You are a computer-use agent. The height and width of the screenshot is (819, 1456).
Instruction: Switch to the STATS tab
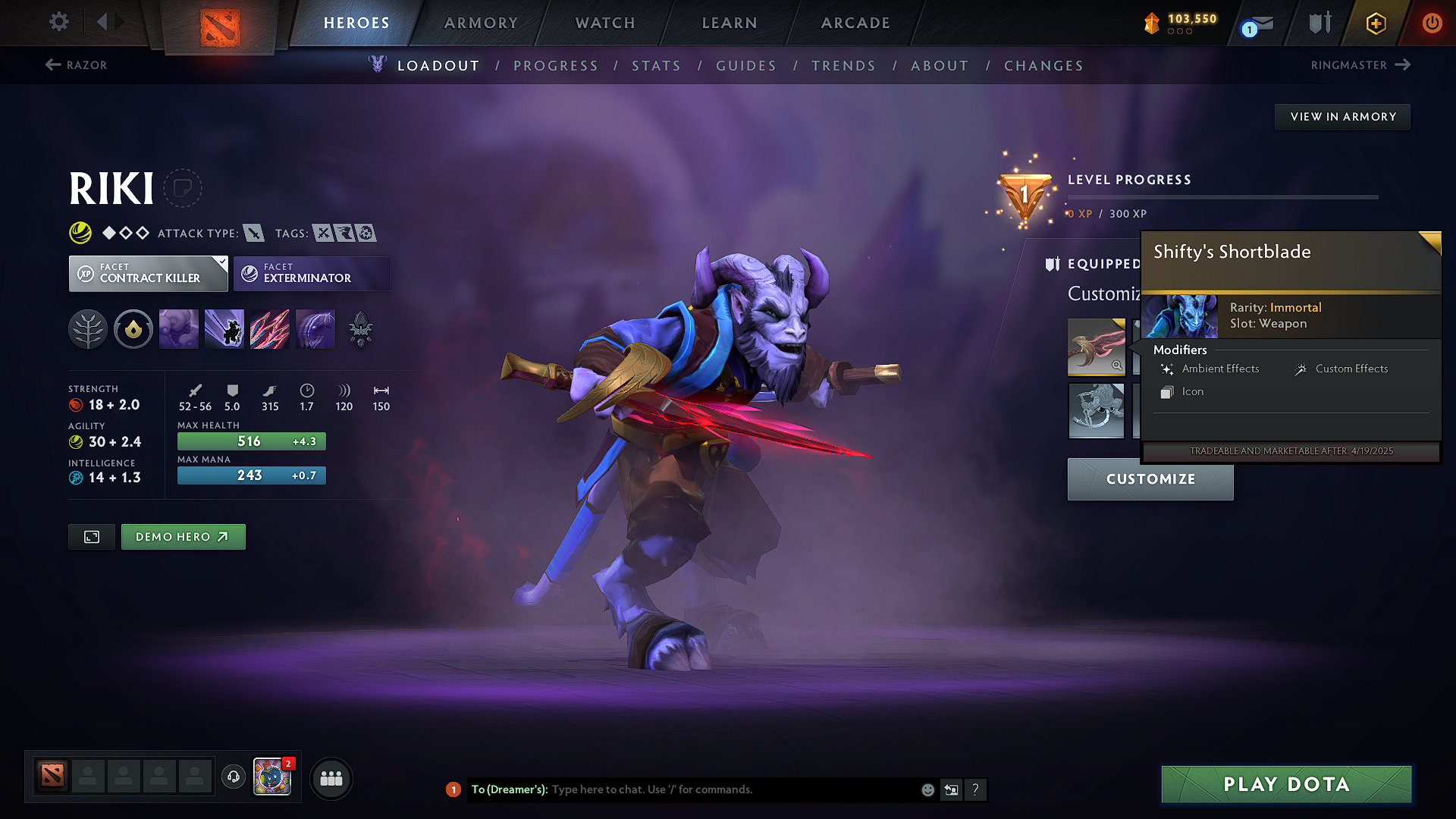656,66
